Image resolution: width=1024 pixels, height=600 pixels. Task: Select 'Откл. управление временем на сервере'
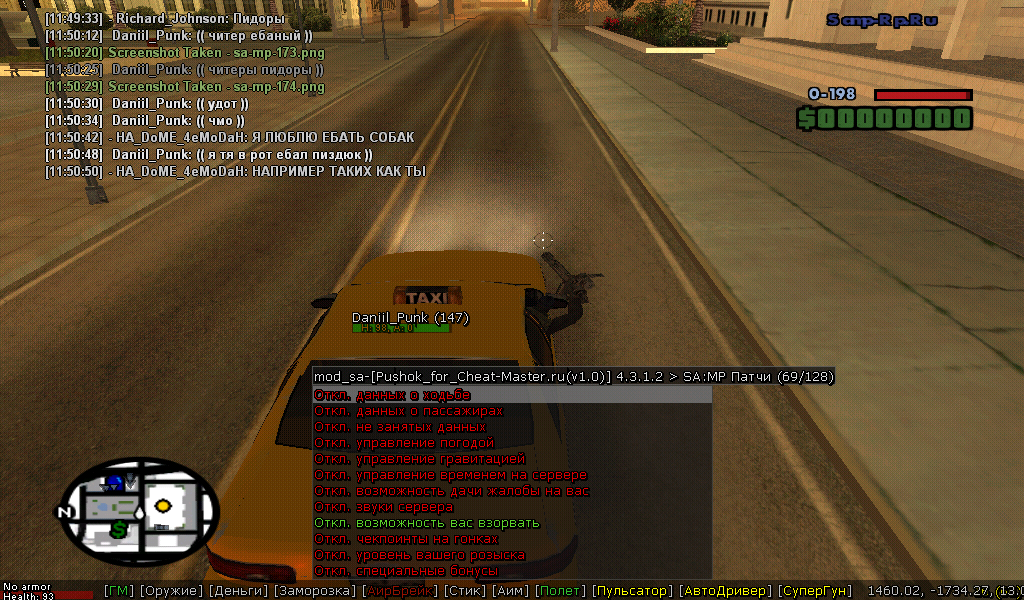coord(450,475)
